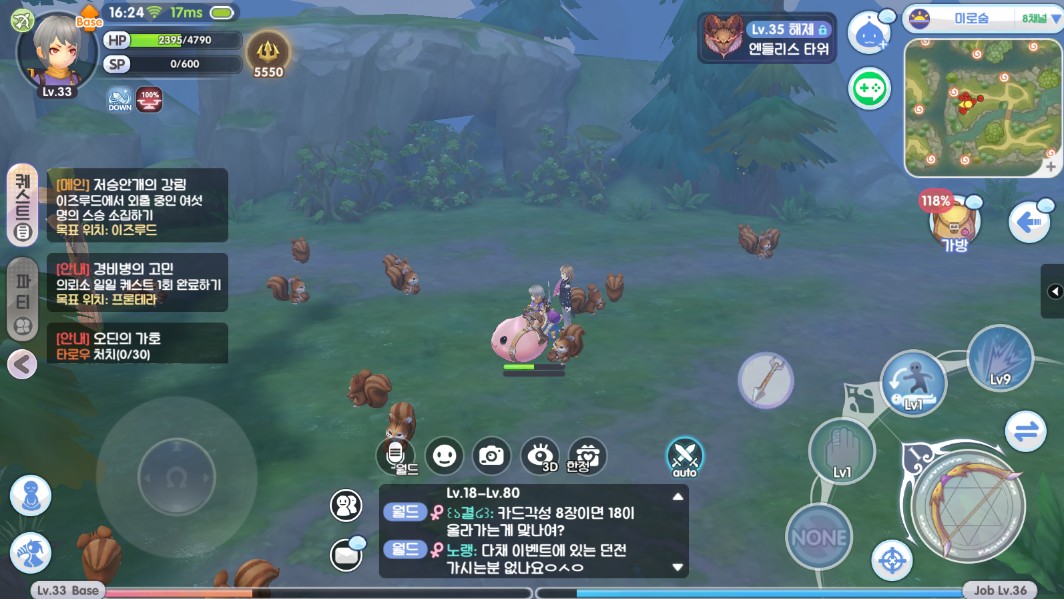
Task: Collapse the quest panel with arrow button
Action: click(x=22, y=364)
